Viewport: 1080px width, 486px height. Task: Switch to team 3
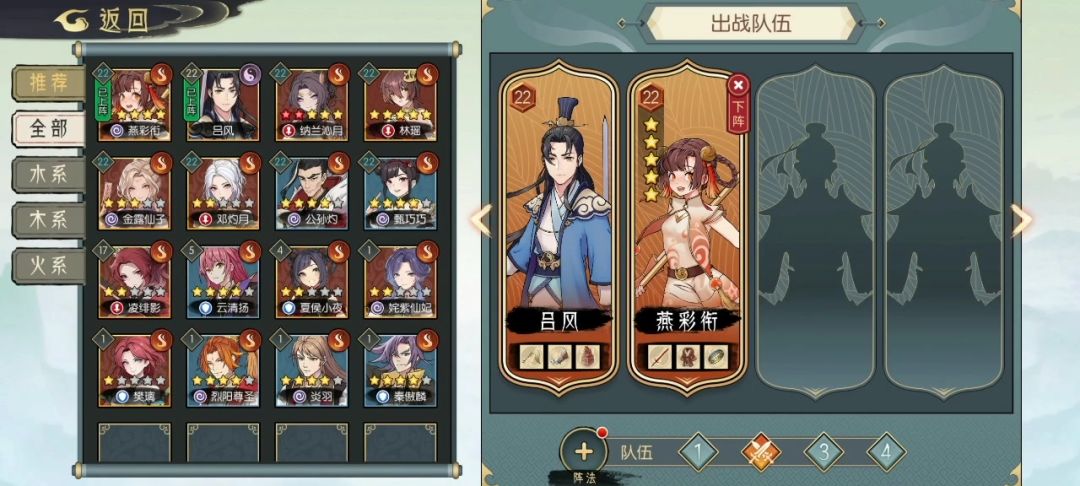point(823,452)
